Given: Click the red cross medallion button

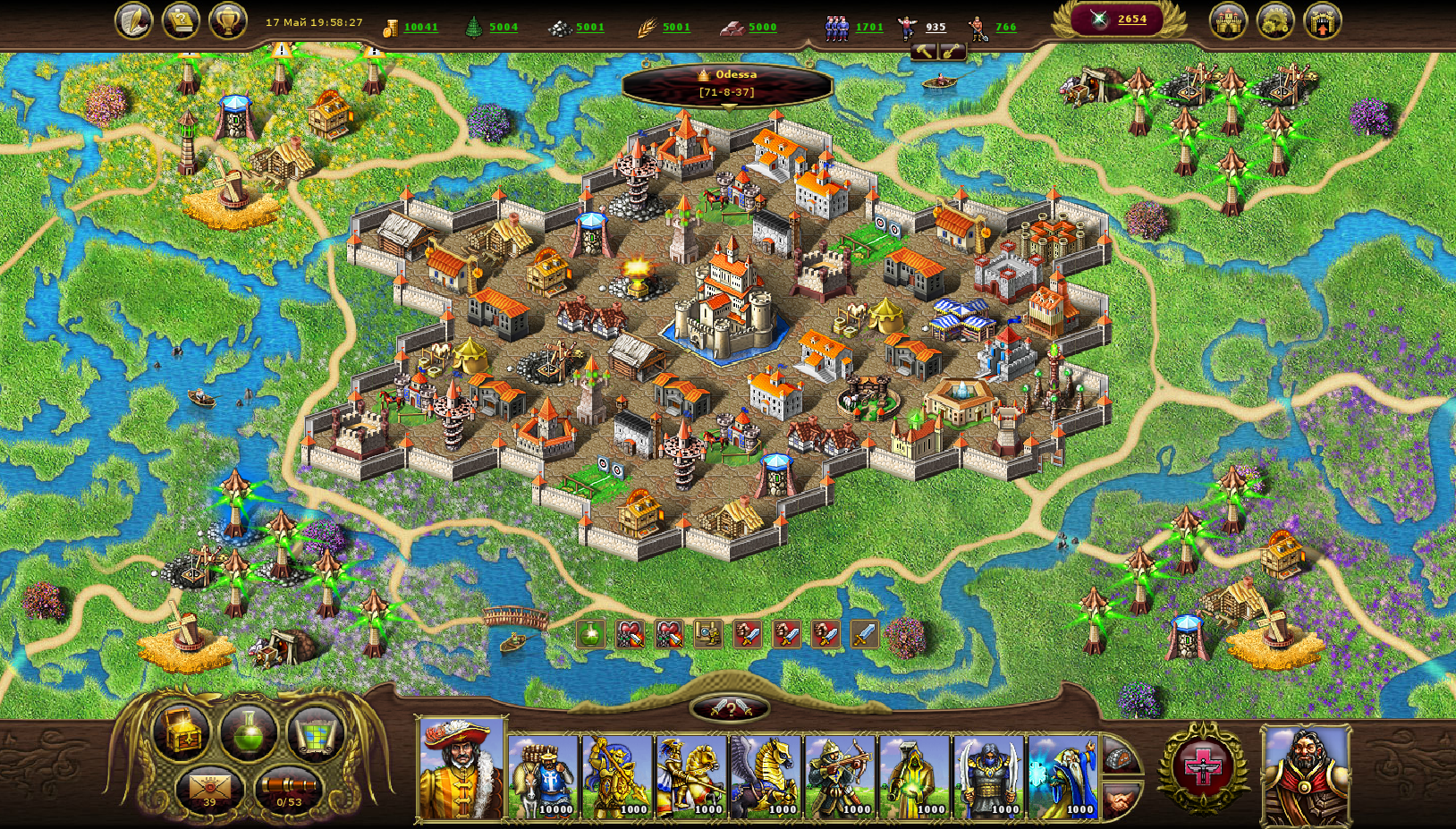Looking at the screenshot, I should [x=1203, y=767].
